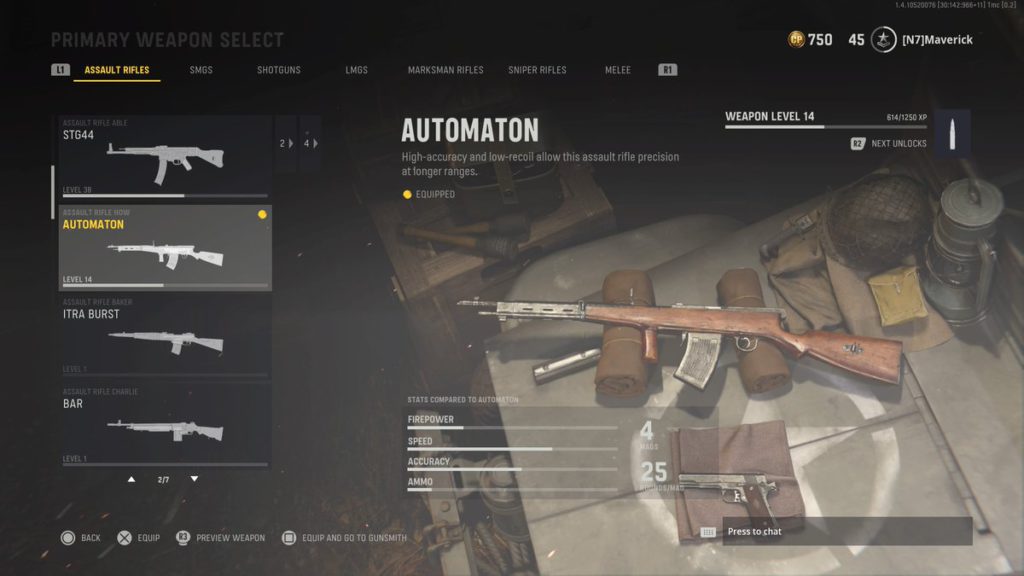Image resolution: width=1024 pixels, height=576 pixels.
Task: Open the [N7]Maverick player profile
Action: pos(936,40)
